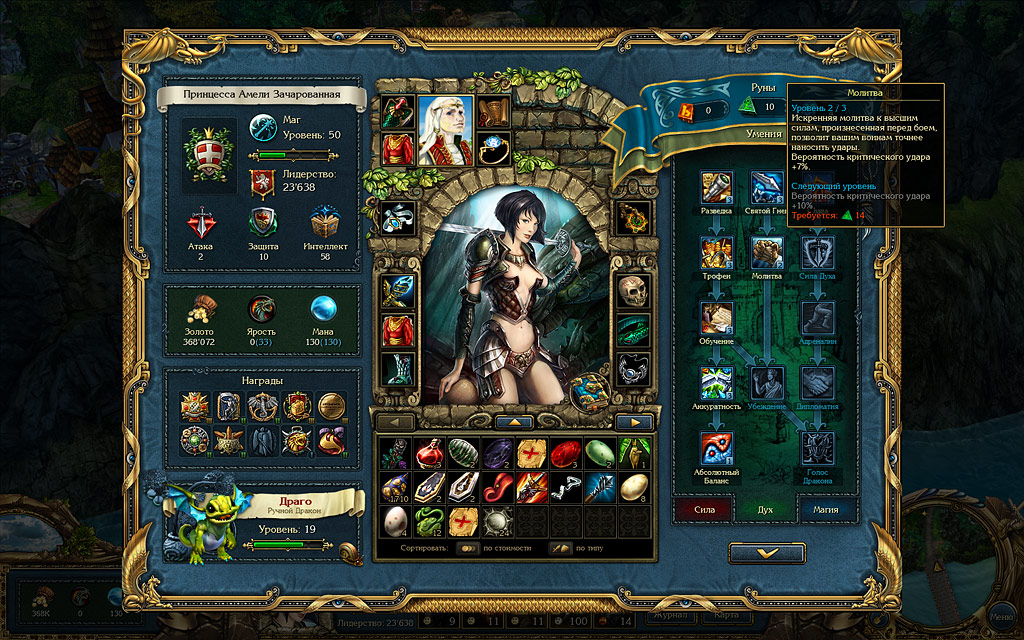
Task: Switch to the Сила skill tab
Action: coord(702,509)
